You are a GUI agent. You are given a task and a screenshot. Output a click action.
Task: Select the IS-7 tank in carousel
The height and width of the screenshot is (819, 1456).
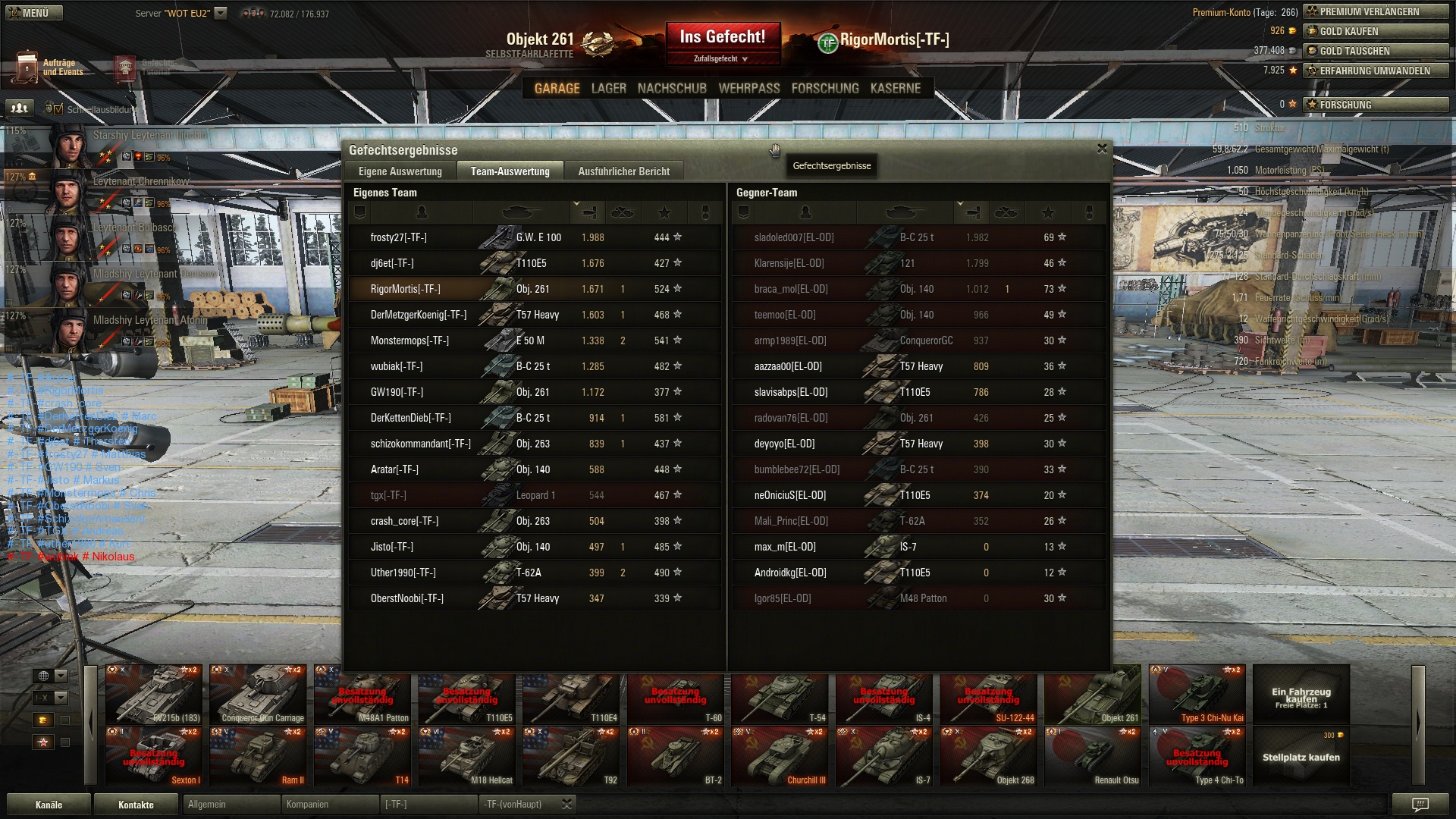coord(884,757)
